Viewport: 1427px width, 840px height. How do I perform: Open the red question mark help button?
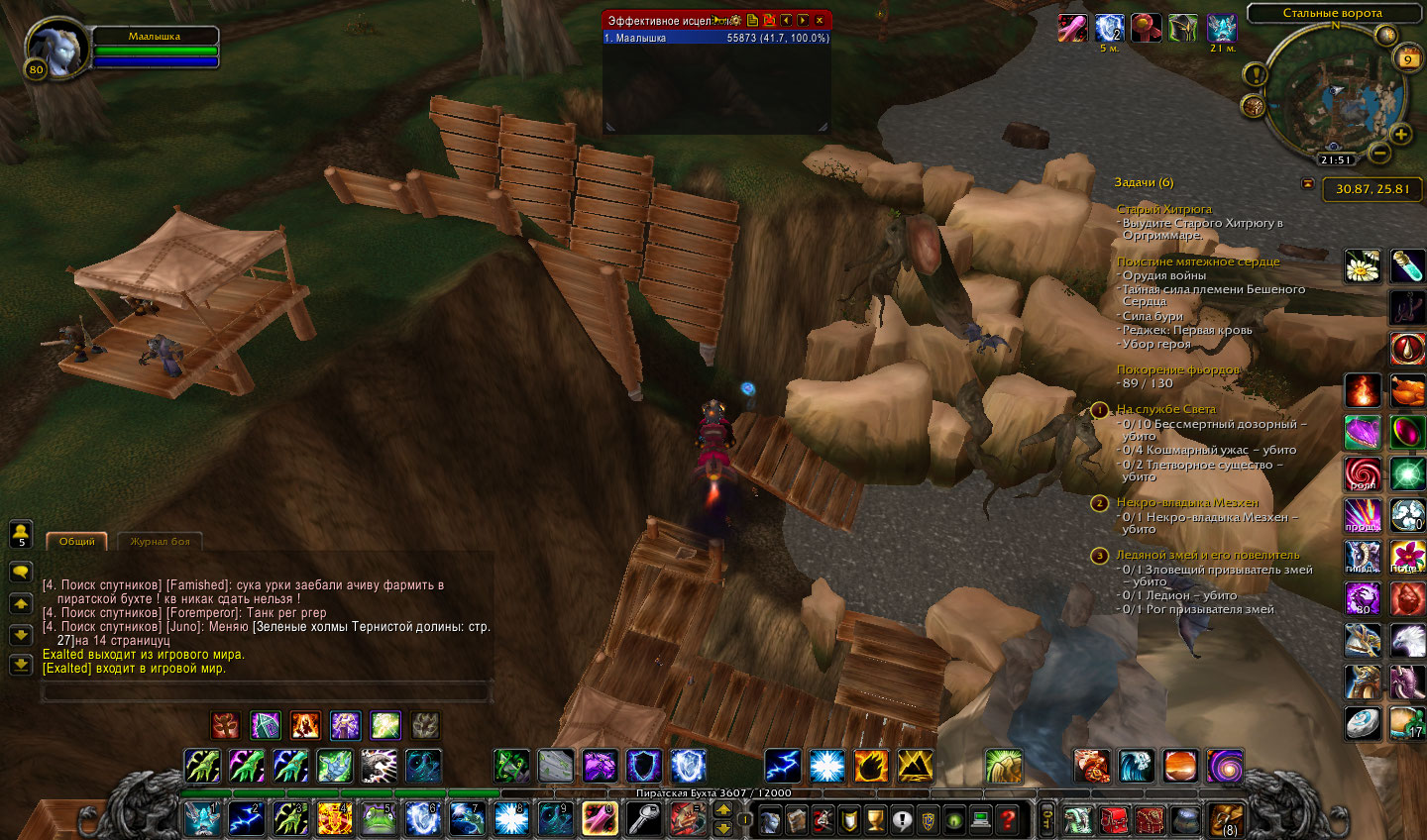tap(1007, 819)
